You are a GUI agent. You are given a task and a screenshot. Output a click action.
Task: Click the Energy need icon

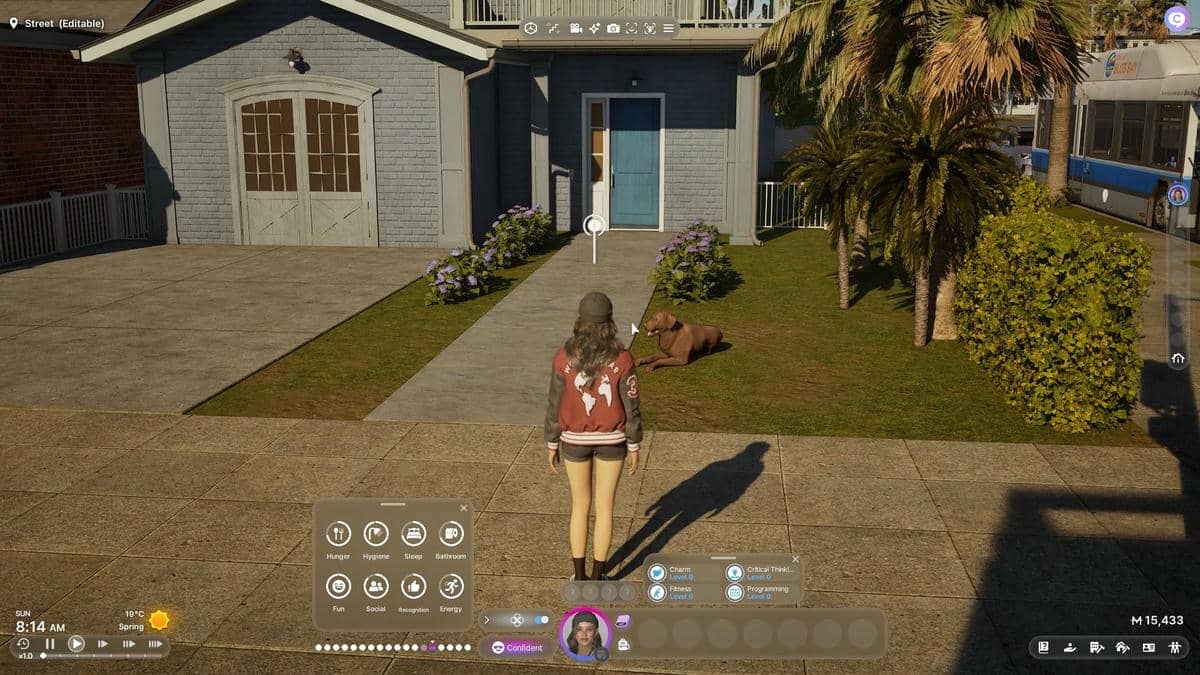pyautogui.click(x=451, y=586)
